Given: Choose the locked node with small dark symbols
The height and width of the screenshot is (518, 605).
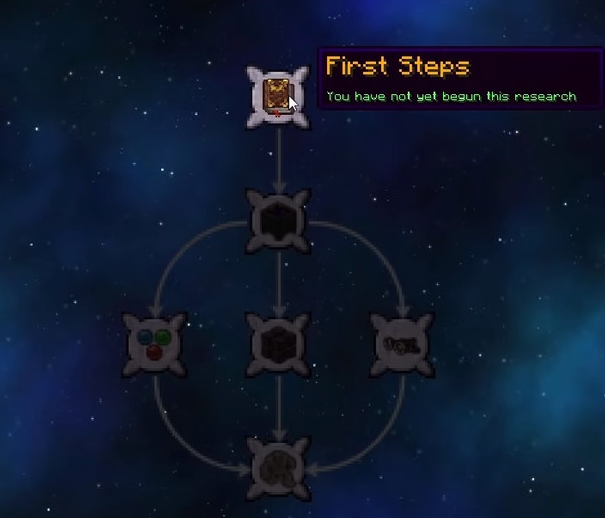Looking at the screenshot, I should pos(402,345).
